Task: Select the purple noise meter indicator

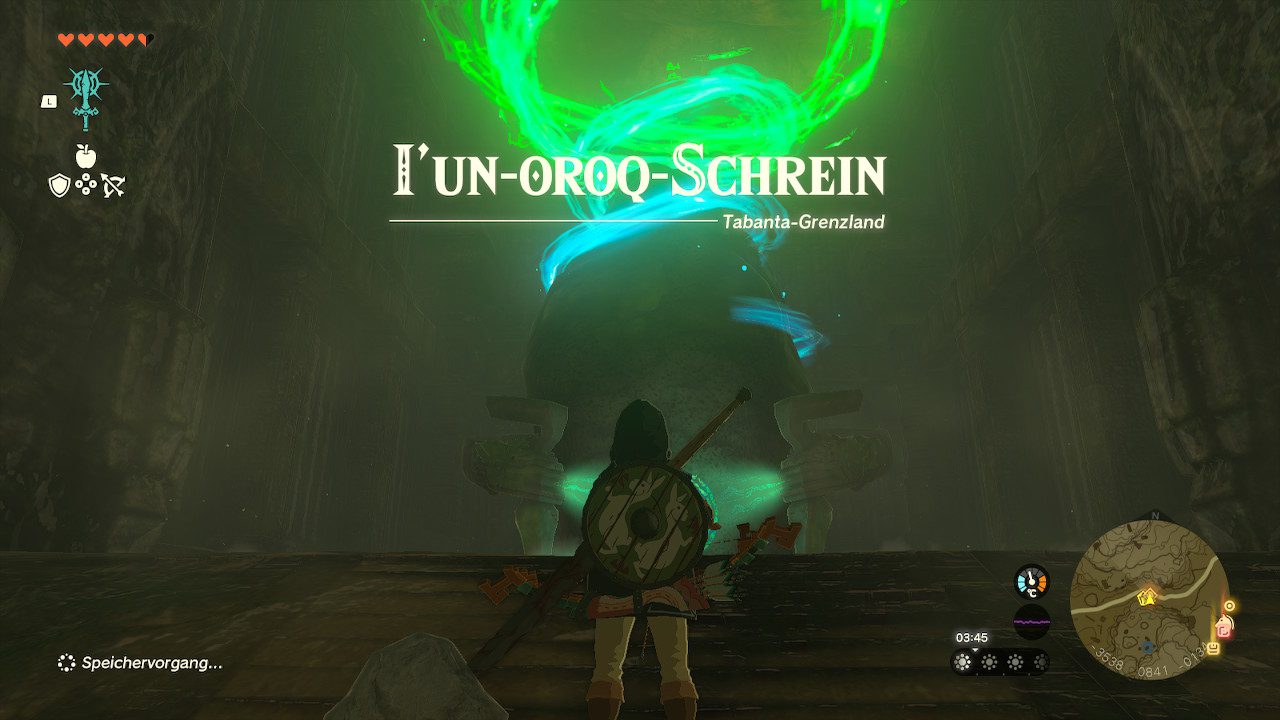Action: [x=1031, y=621]
